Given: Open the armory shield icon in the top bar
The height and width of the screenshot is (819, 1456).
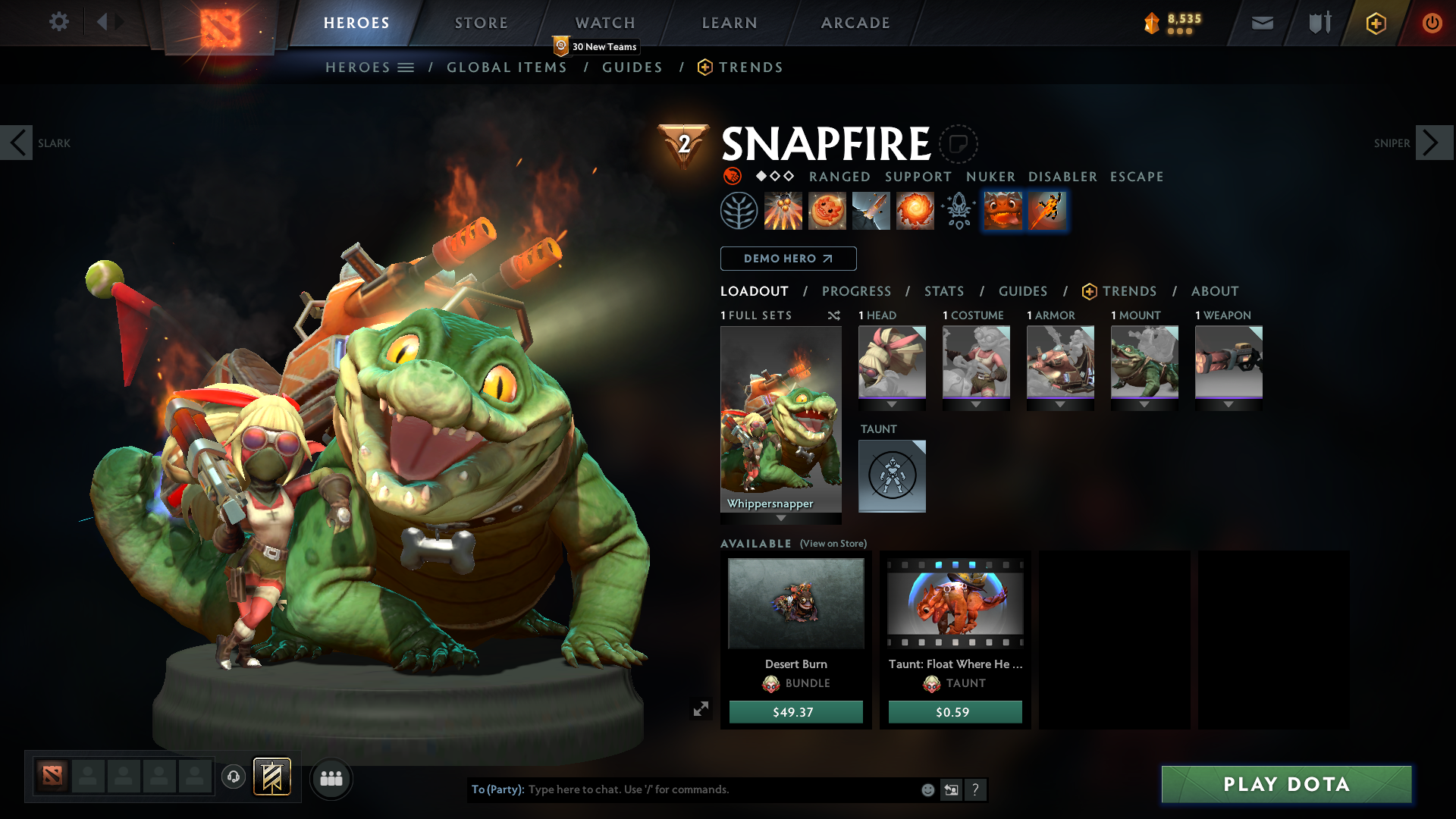Looking at the screenshot, I should 1318,23.
